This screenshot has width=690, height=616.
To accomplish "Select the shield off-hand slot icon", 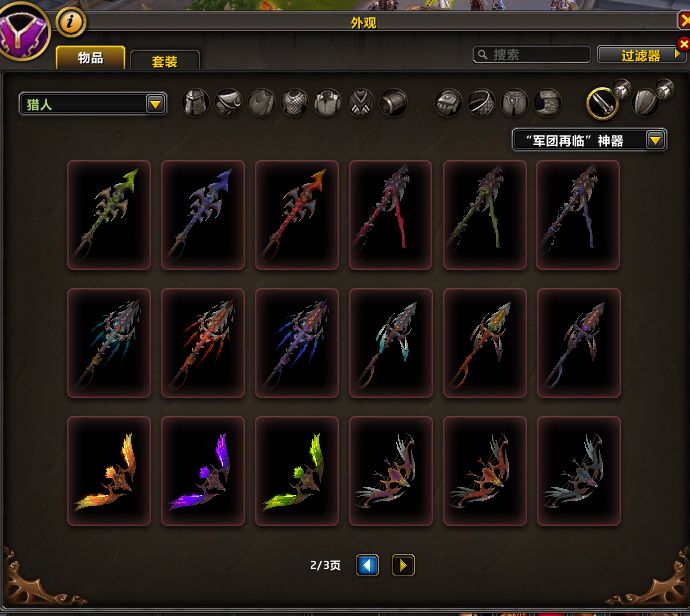I will pyautogui.click(x=646, y=102).
